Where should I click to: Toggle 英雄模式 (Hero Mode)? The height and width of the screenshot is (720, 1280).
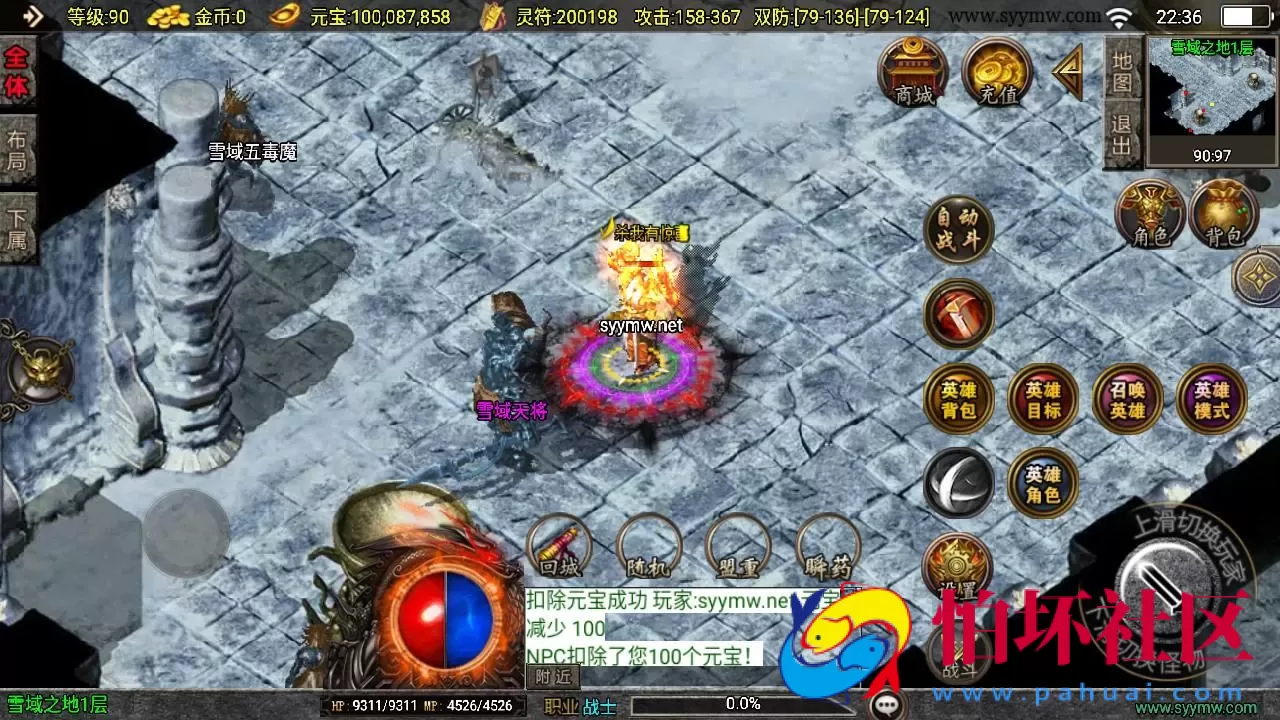tap(1212, 398)
